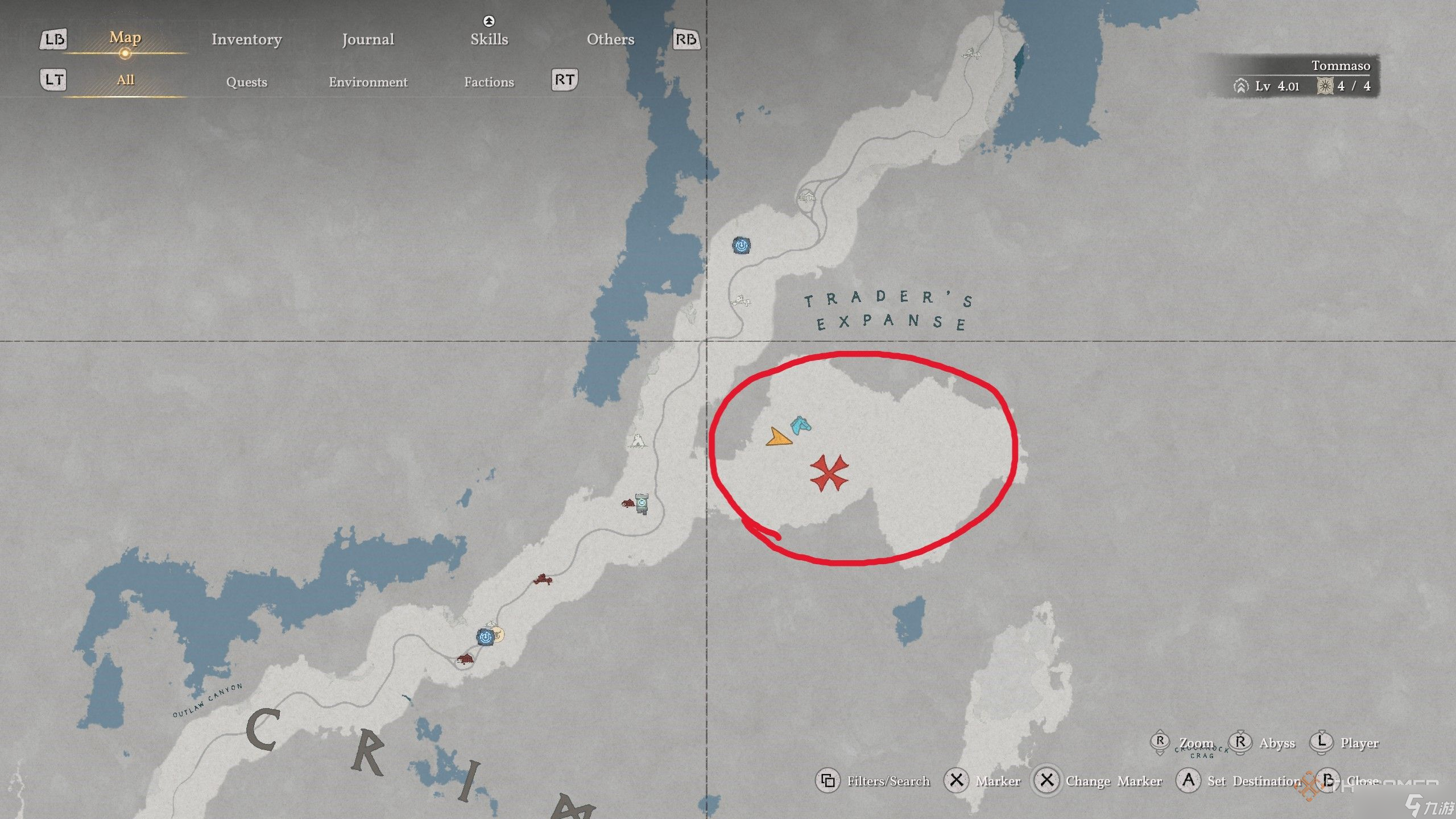Click the stone tower map icon
Image resolution: width=1456 pixels, height=819 pixels.
pos(642,503)
